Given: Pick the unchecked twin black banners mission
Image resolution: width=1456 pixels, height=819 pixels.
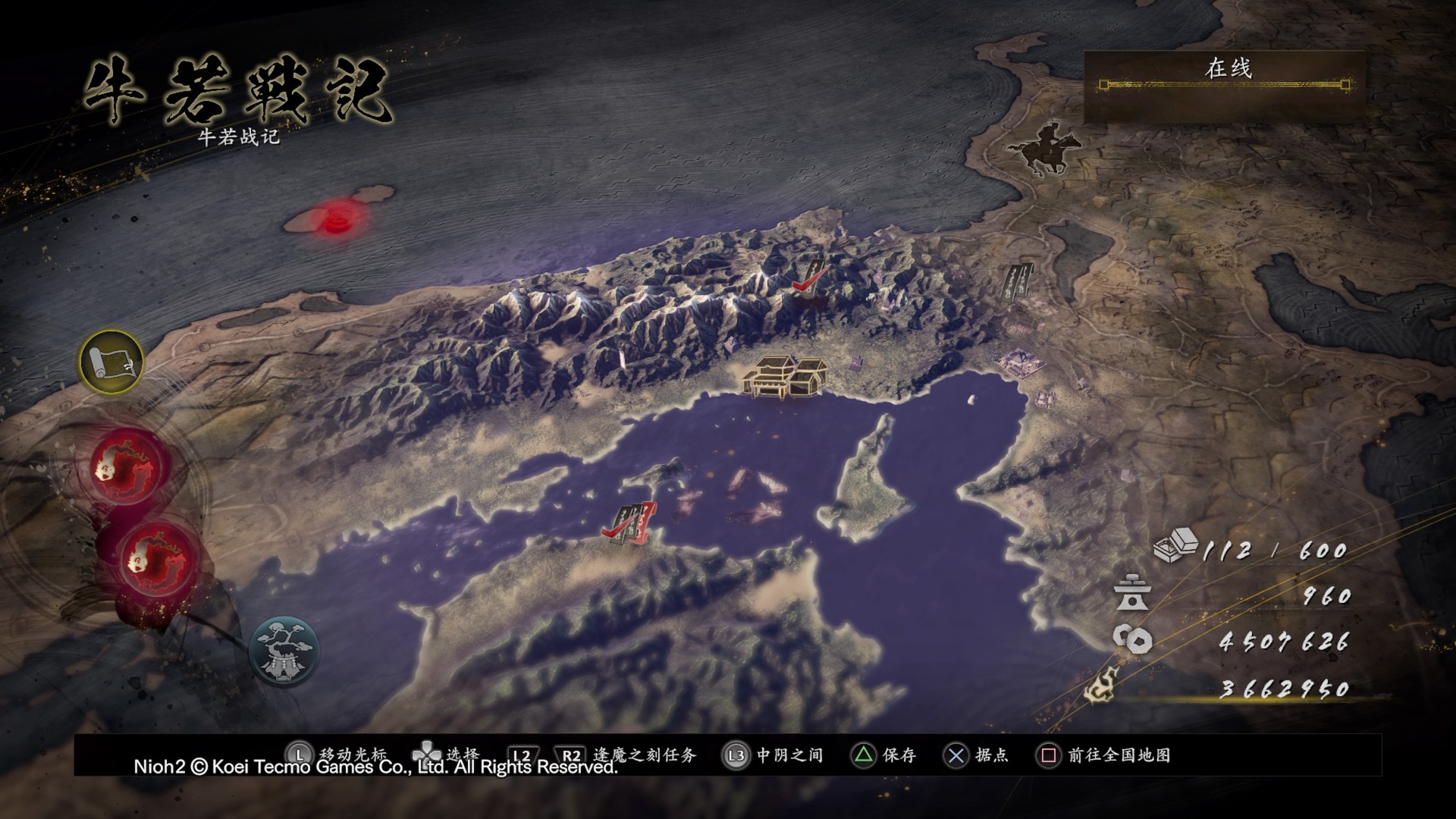Looking at the screenshot, I should coord(1018,283).
